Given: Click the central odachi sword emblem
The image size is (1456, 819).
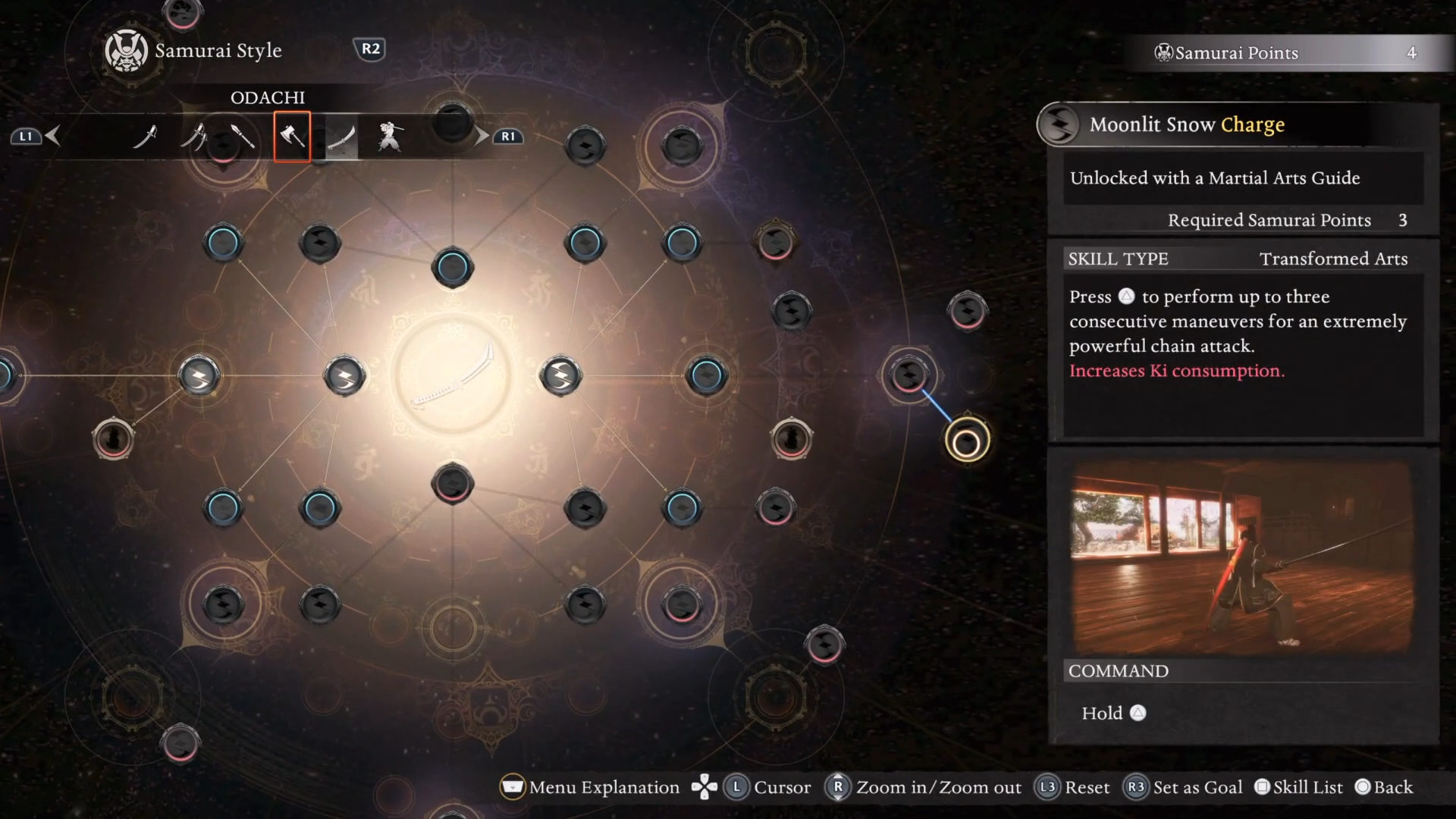Looking at the screenshot, I should pos(453,375).
